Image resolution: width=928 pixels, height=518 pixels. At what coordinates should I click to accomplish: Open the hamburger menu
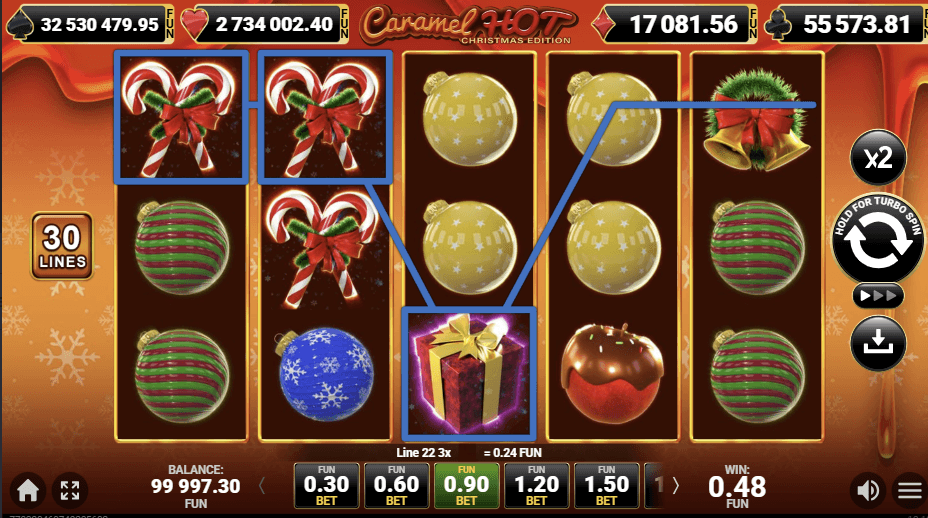coord(909,490)
